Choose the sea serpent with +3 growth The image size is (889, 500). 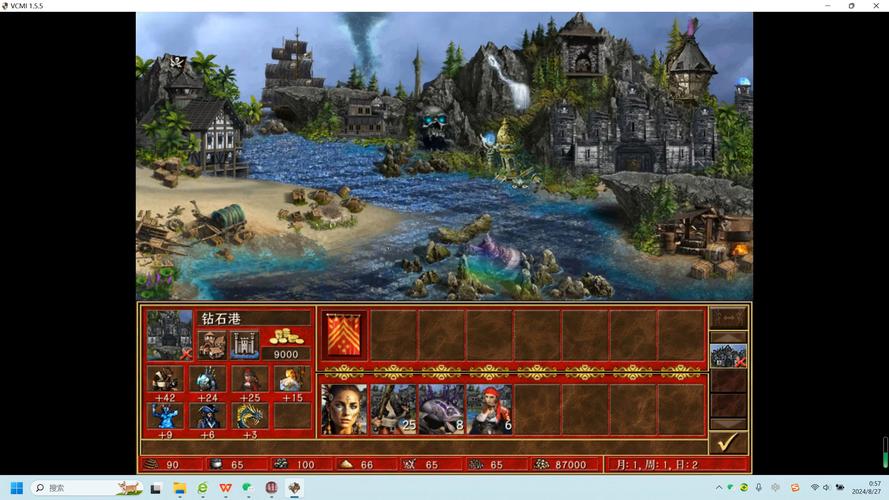click(250, 416)
